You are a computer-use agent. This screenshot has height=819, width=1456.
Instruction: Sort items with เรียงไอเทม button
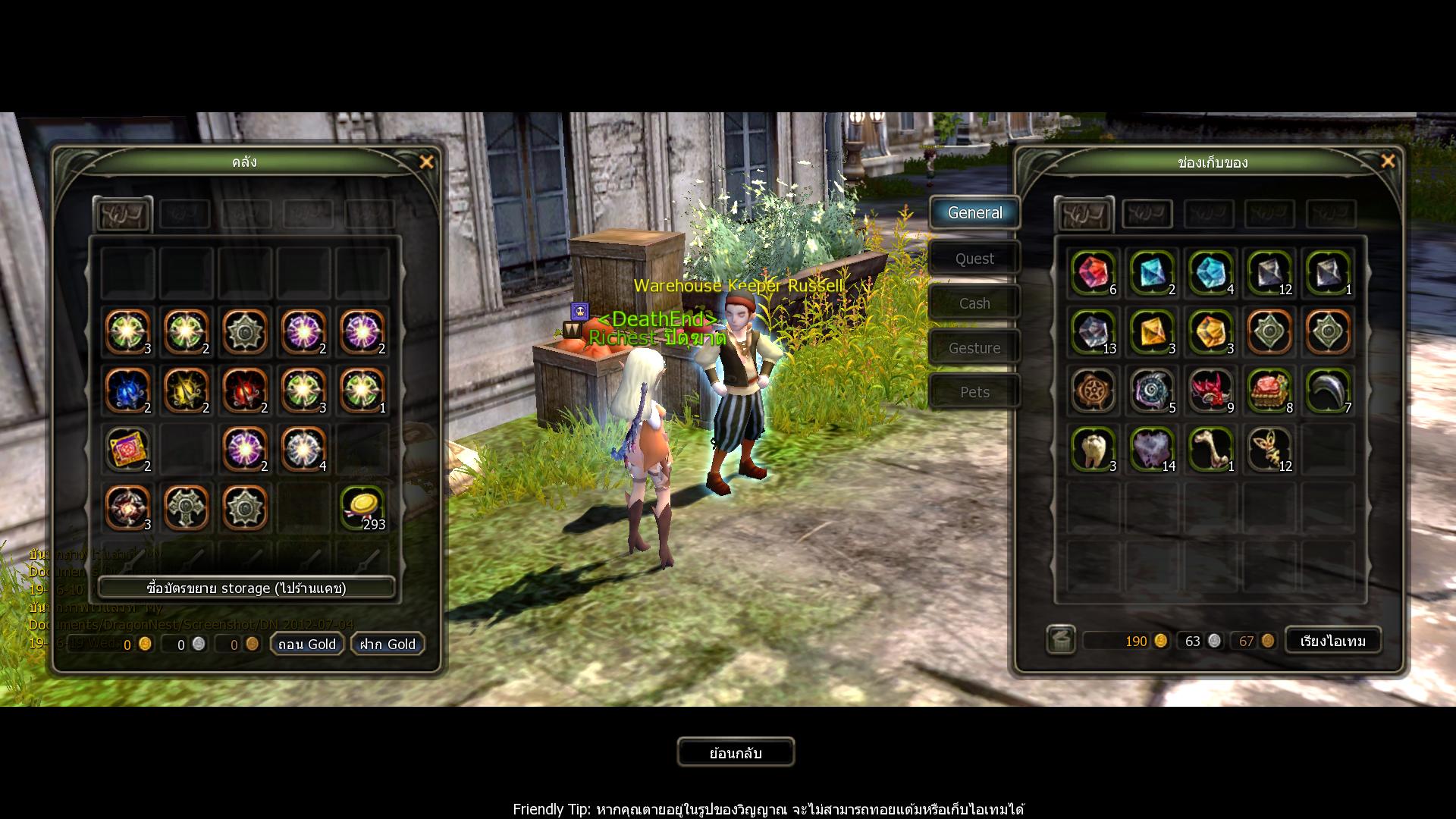click(x=1332, y=641)
